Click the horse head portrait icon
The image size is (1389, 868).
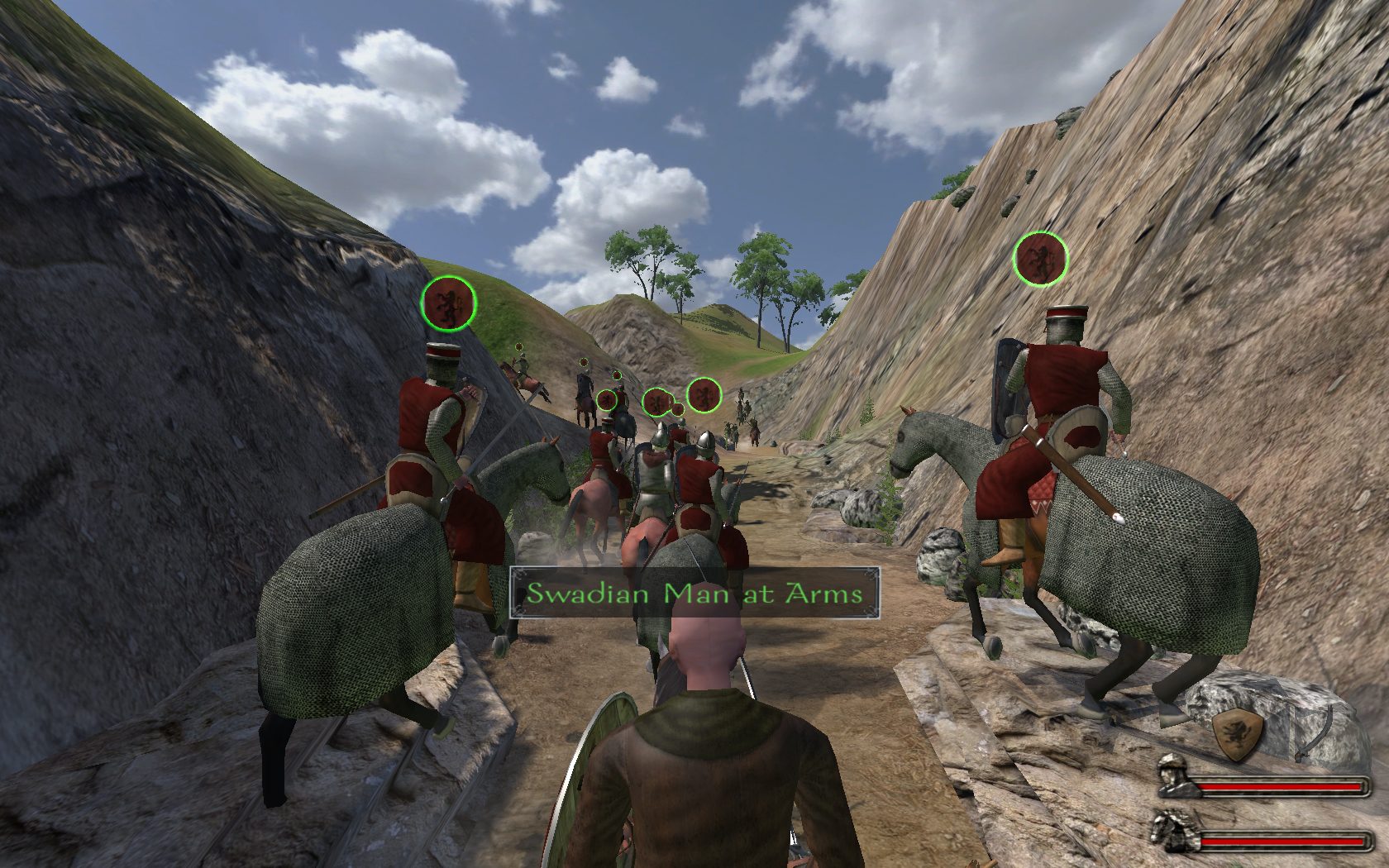pyautogui.click(x=1176, y=830)
